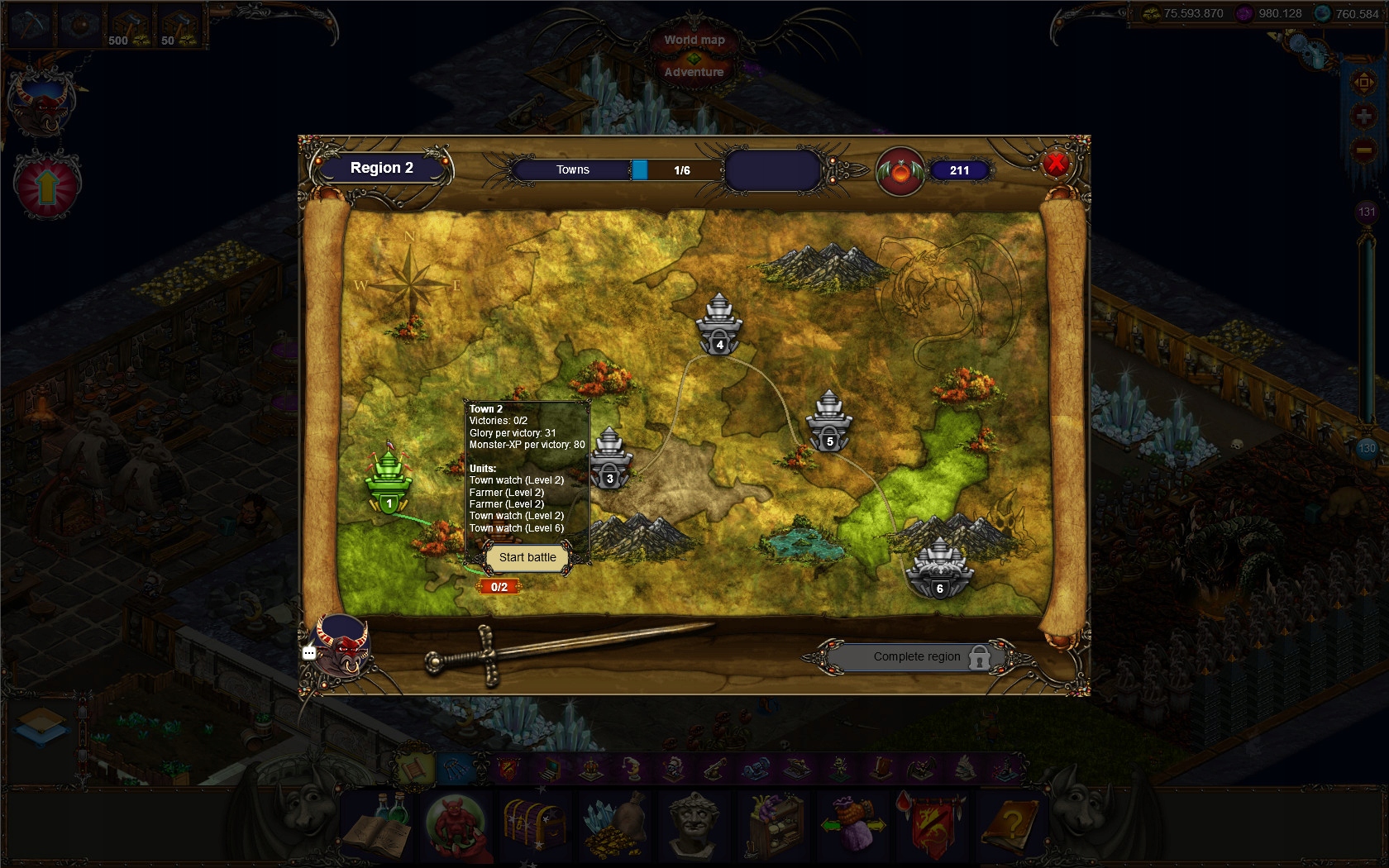Open the spellbook with potions icon
1389x868 pixels.
[x=378, y=827]
